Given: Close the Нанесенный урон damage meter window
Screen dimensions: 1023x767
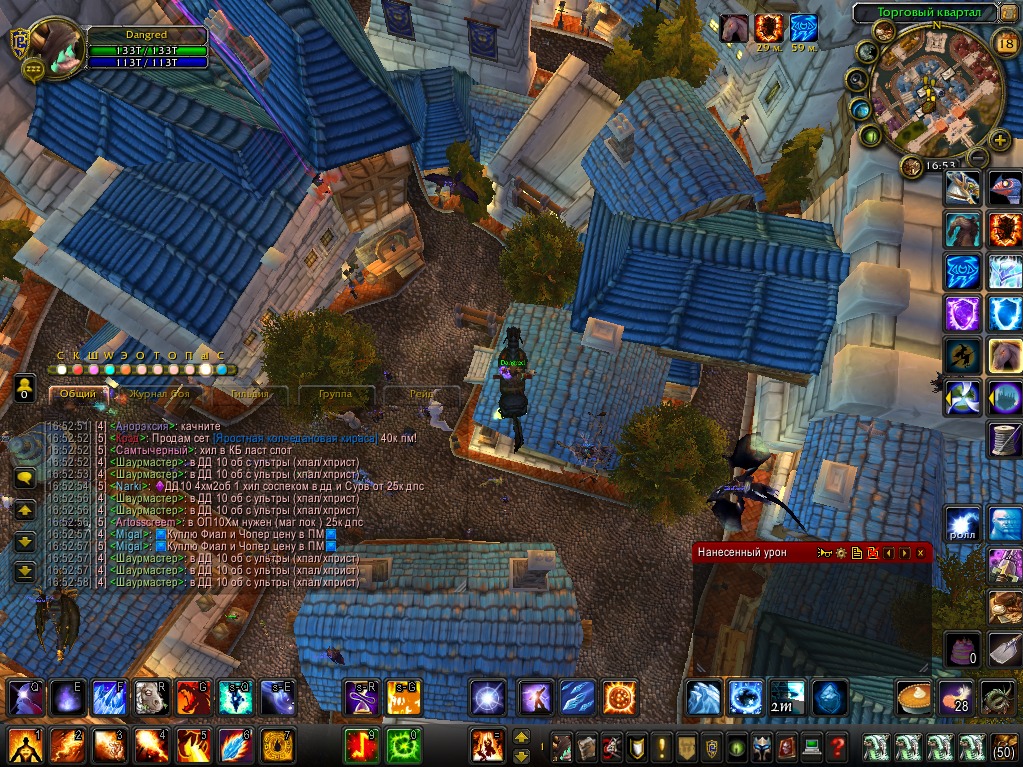Looking at the screenshot, I should pyautogui.click(x=920, y=552).
